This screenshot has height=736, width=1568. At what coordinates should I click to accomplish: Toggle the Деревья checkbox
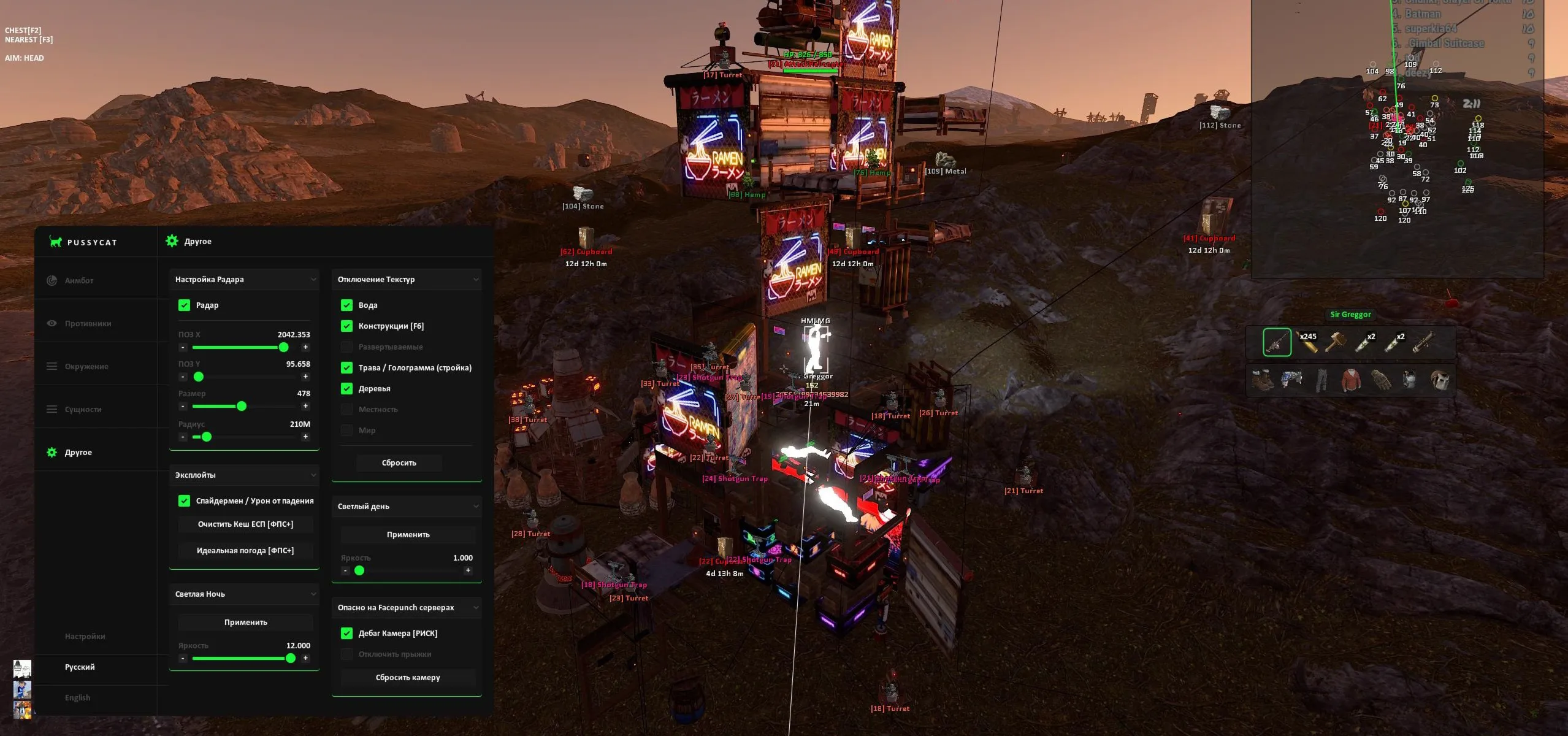346,388
